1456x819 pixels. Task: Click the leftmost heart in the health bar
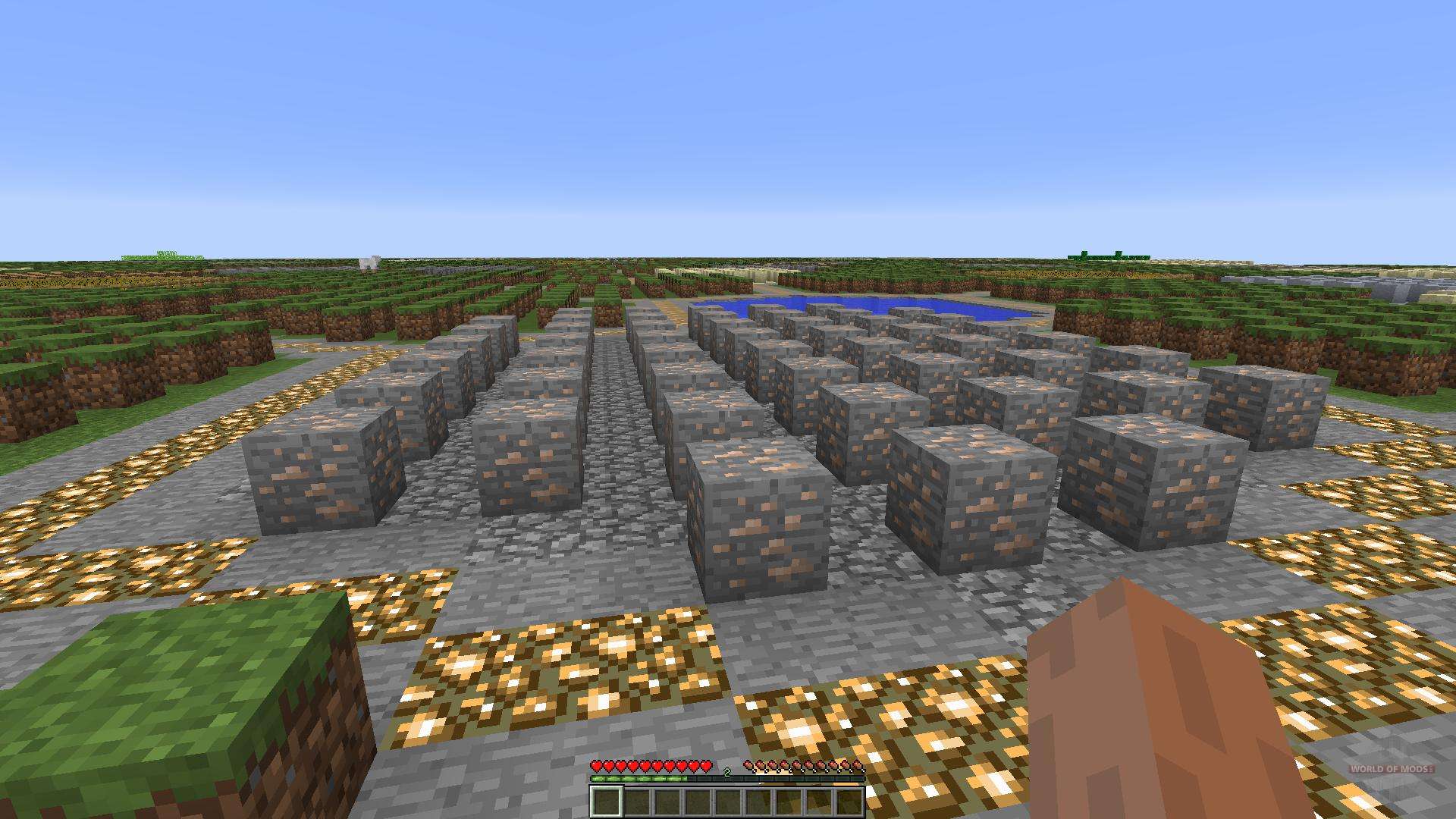597,764
